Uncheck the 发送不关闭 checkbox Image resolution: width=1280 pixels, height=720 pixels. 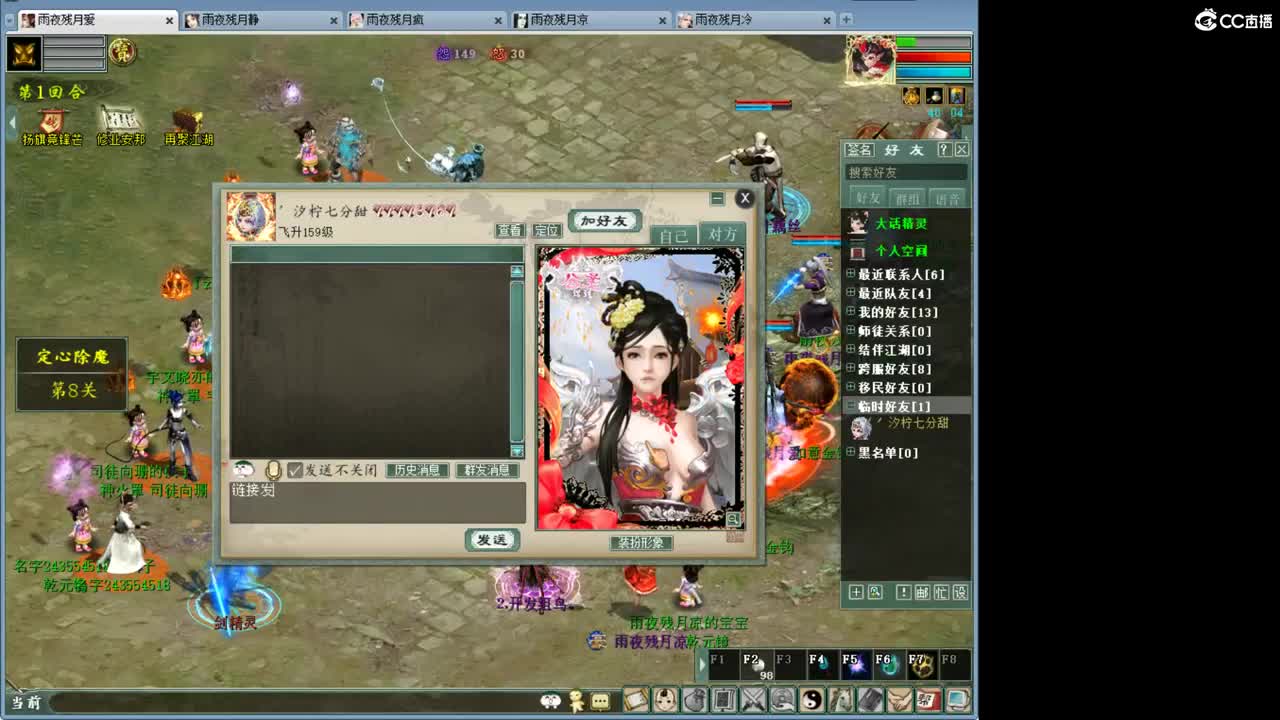point(294,470)
